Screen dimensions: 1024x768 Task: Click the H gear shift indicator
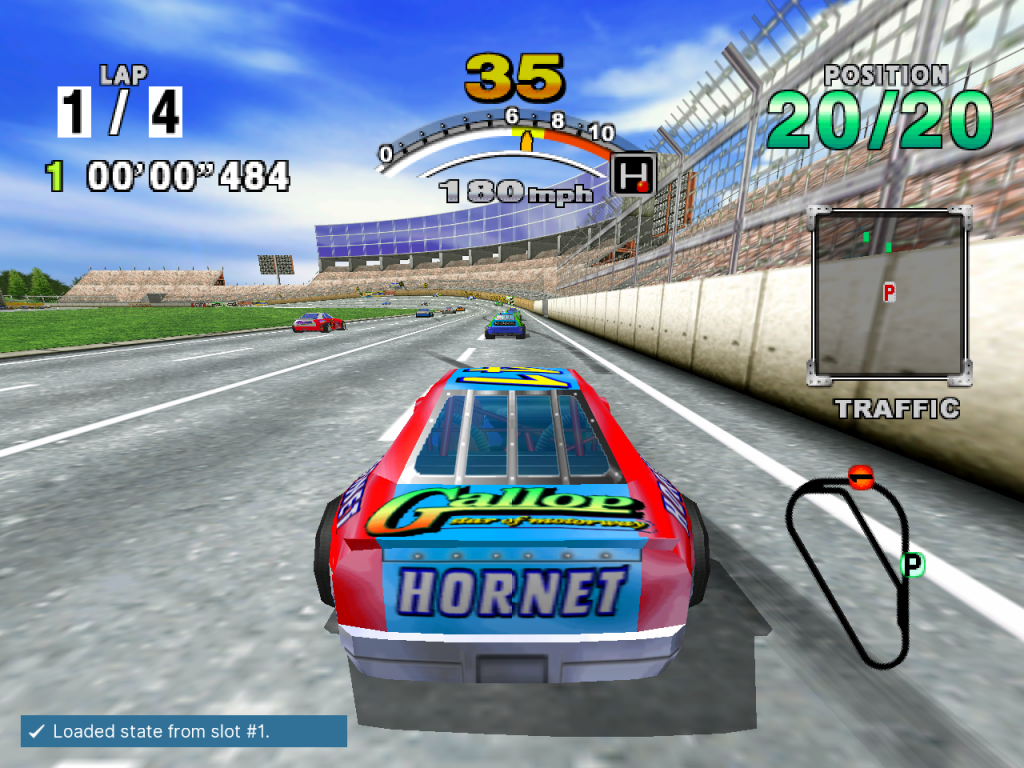633,173
